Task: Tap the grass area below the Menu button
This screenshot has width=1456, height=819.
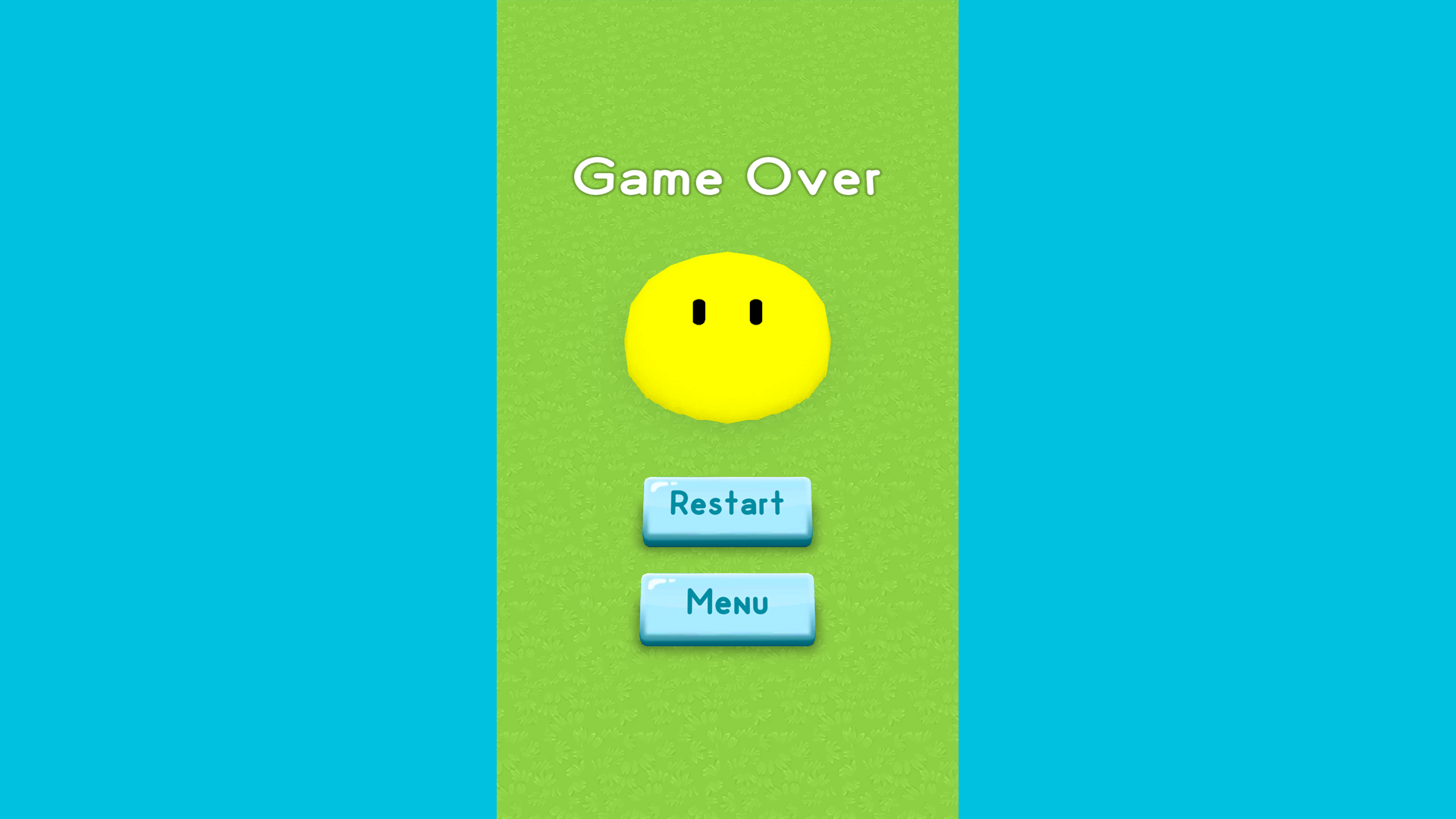Action: (726, 720)
